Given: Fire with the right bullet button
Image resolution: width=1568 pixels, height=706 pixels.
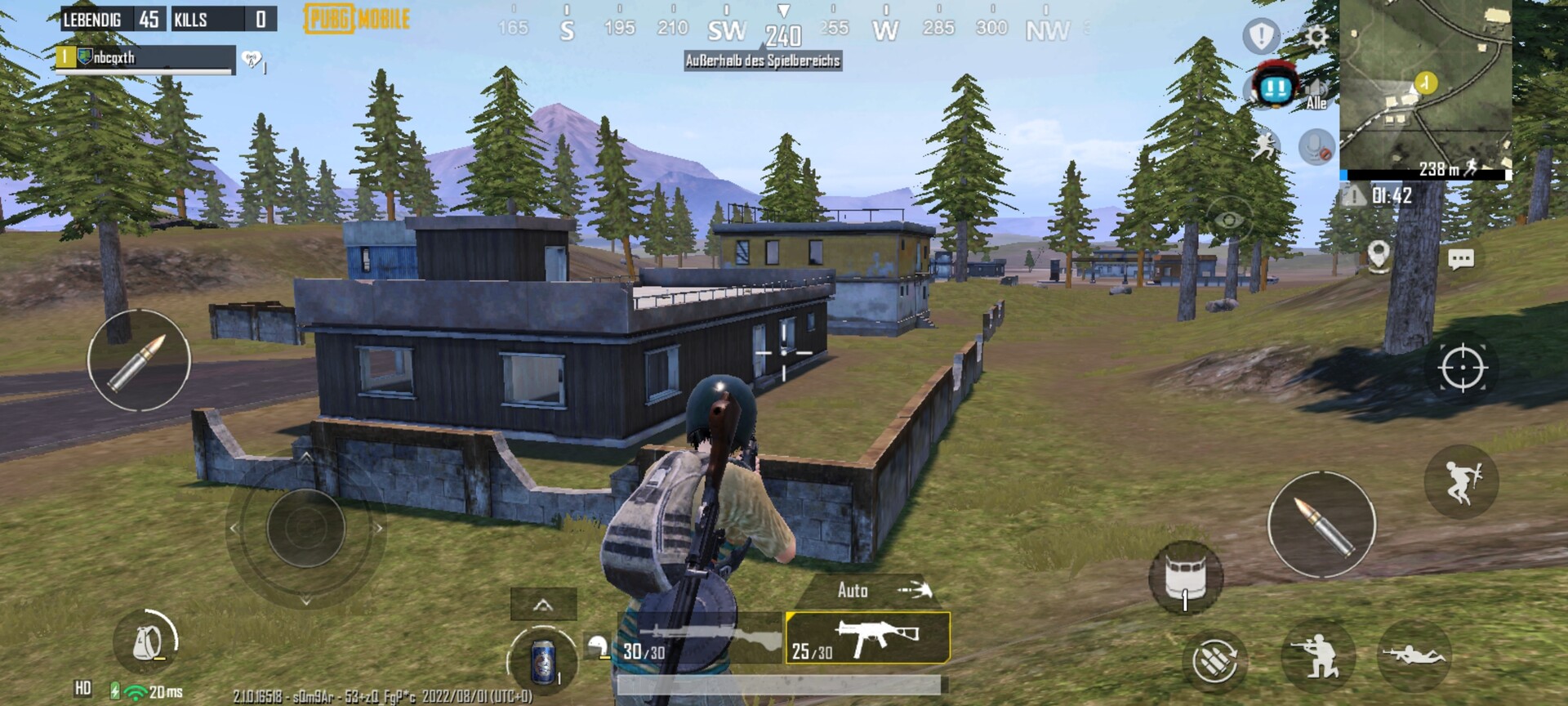Looking at the screenshot, I should (x=1321, y=525).
